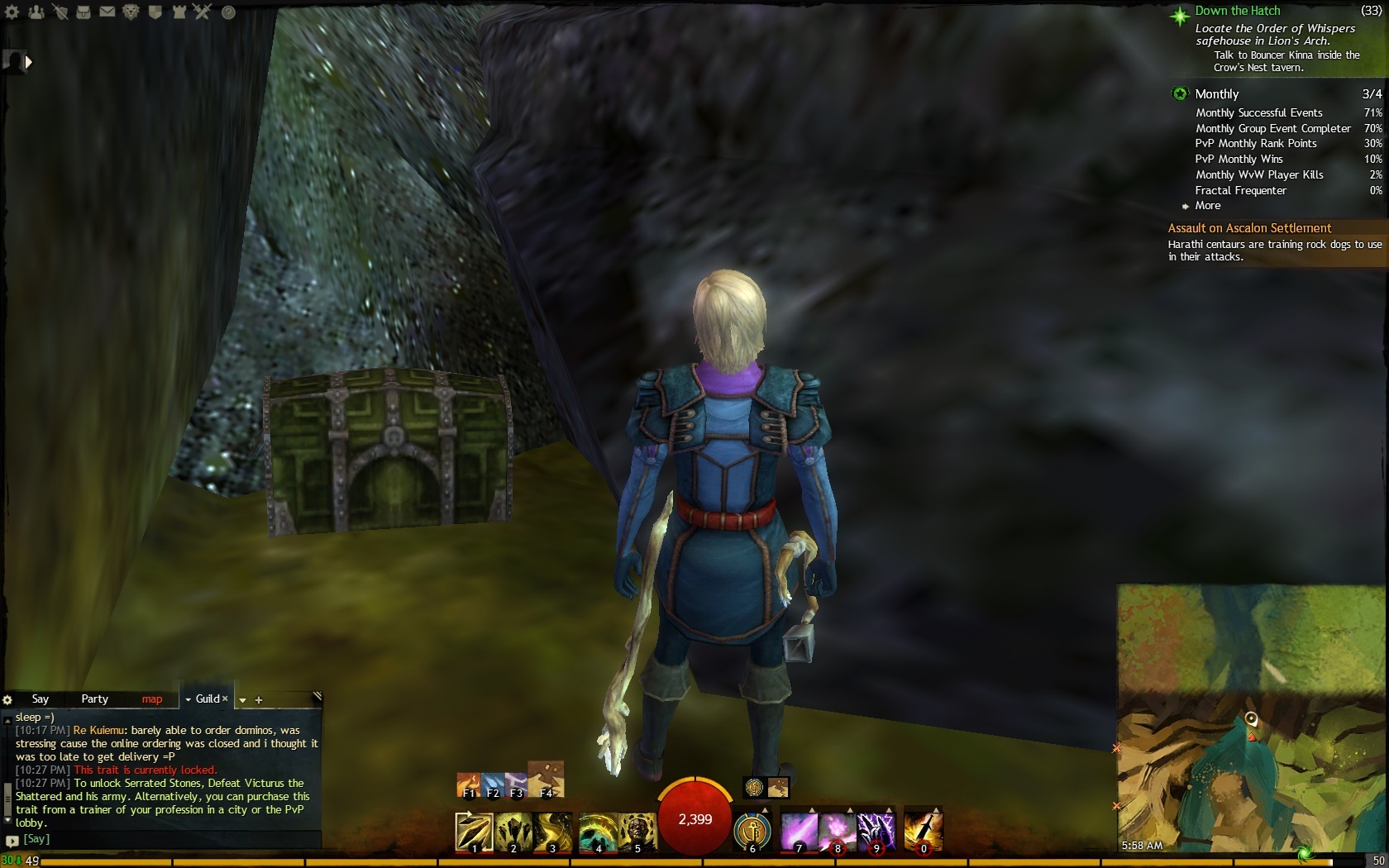Add a new chat tab
This screenshot has height=868, width=1389.
point(259,700)
